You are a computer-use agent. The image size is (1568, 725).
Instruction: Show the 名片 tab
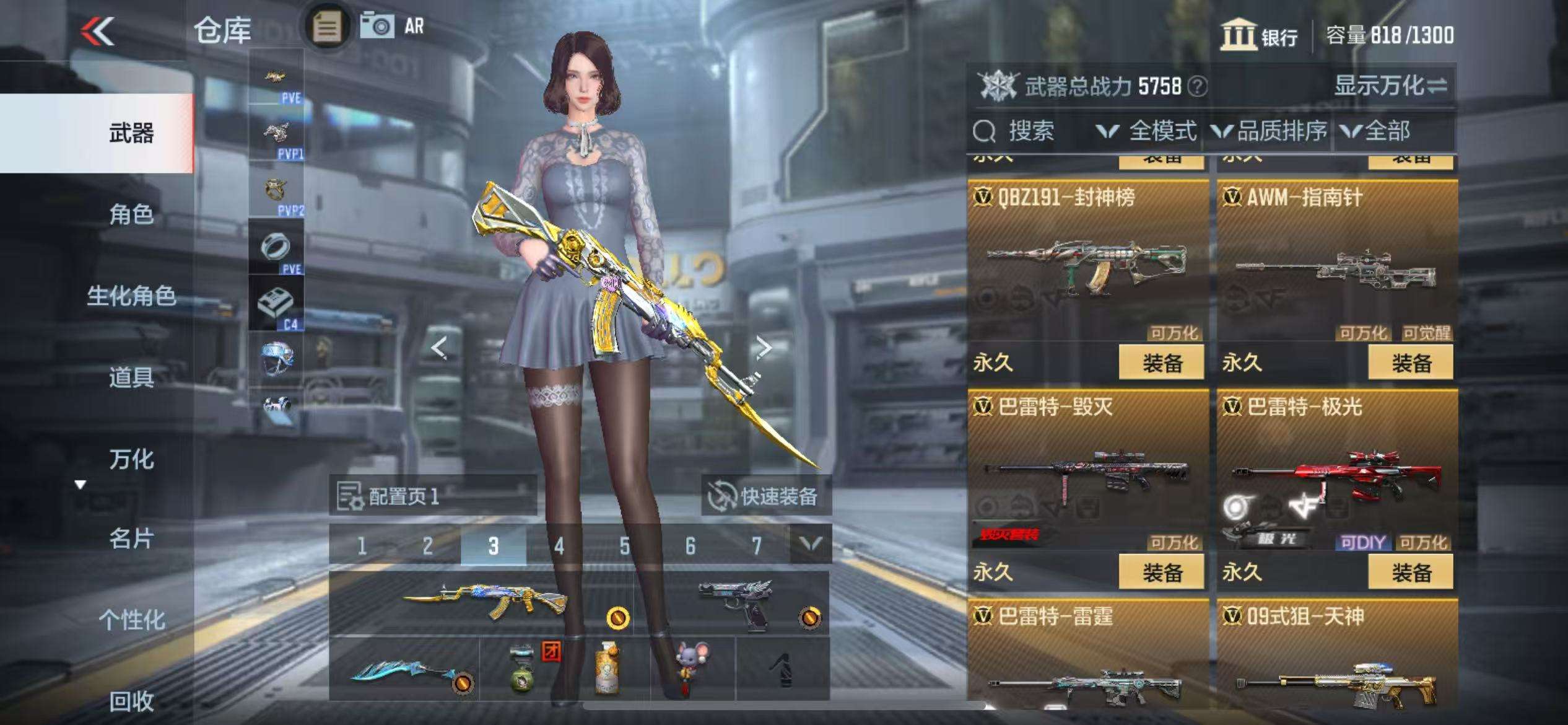131,539
